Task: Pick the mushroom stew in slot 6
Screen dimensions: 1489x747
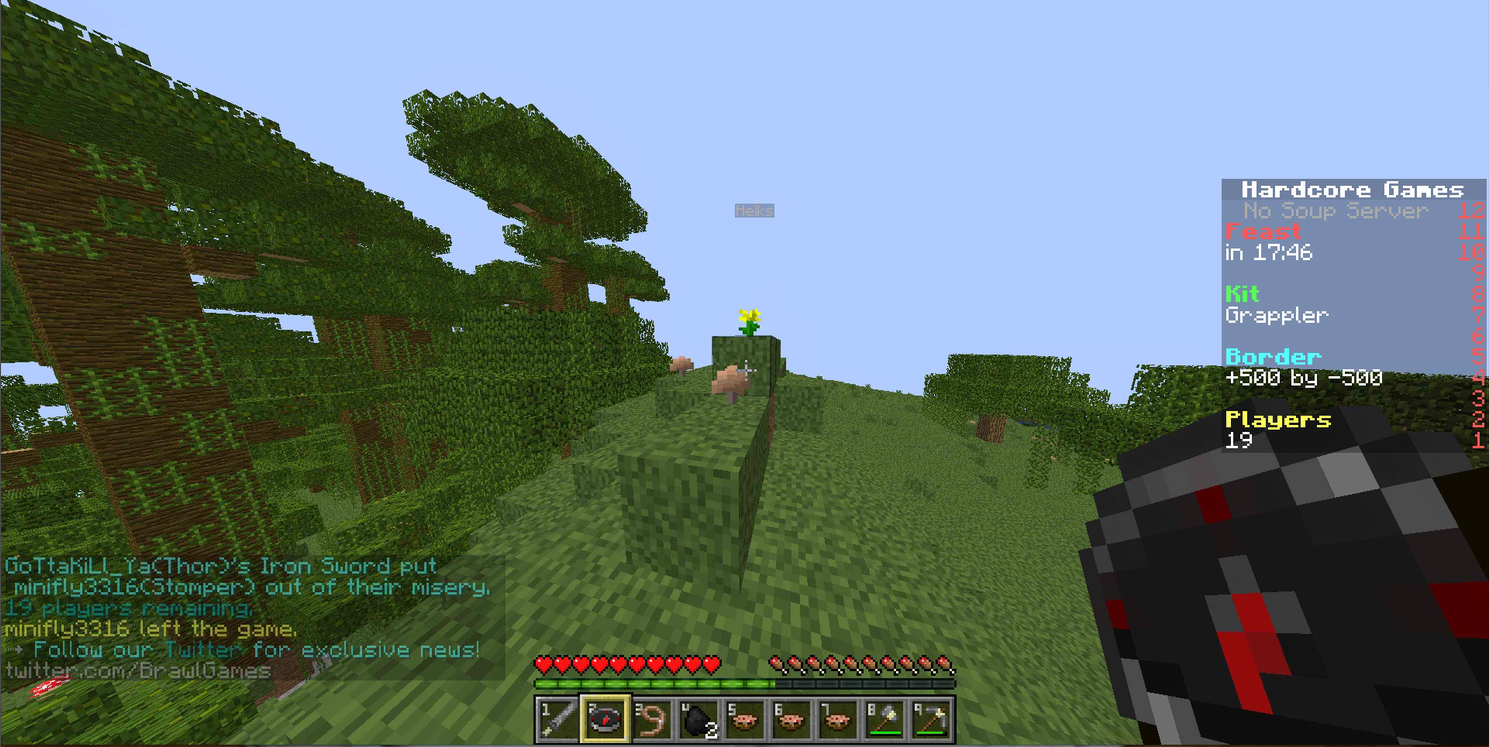Action: click(792, 718)
